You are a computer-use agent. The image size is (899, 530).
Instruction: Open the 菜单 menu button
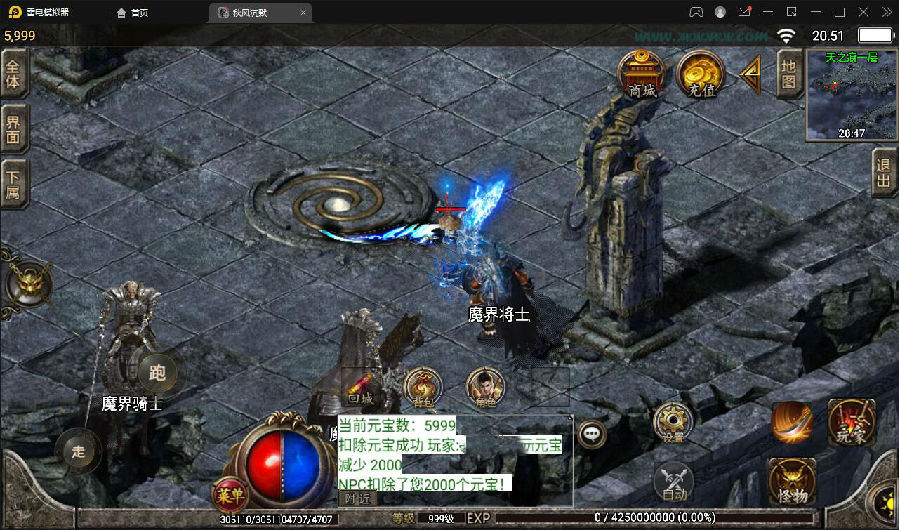pyautogui.click(x=226, y=493)
